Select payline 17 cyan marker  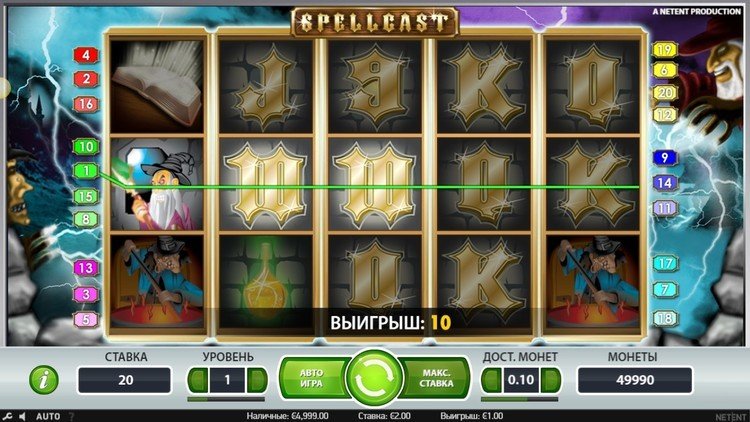[664, 264]
